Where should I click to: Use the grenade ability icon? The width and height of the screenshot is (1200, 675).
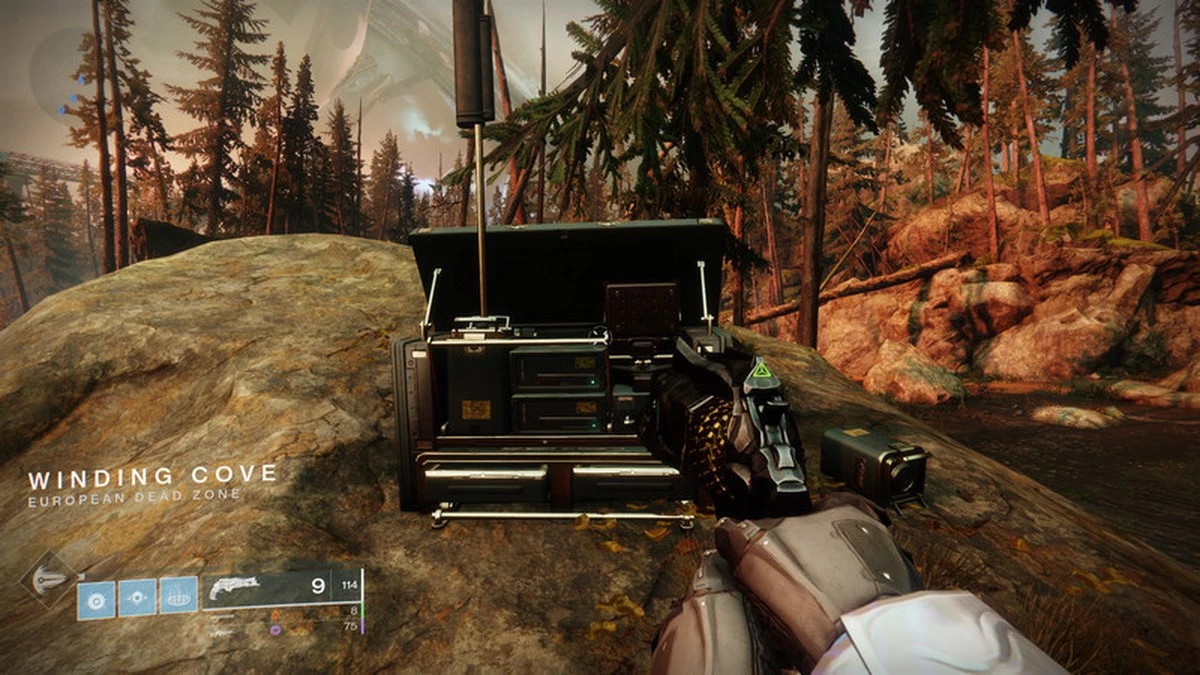(97, 598)
